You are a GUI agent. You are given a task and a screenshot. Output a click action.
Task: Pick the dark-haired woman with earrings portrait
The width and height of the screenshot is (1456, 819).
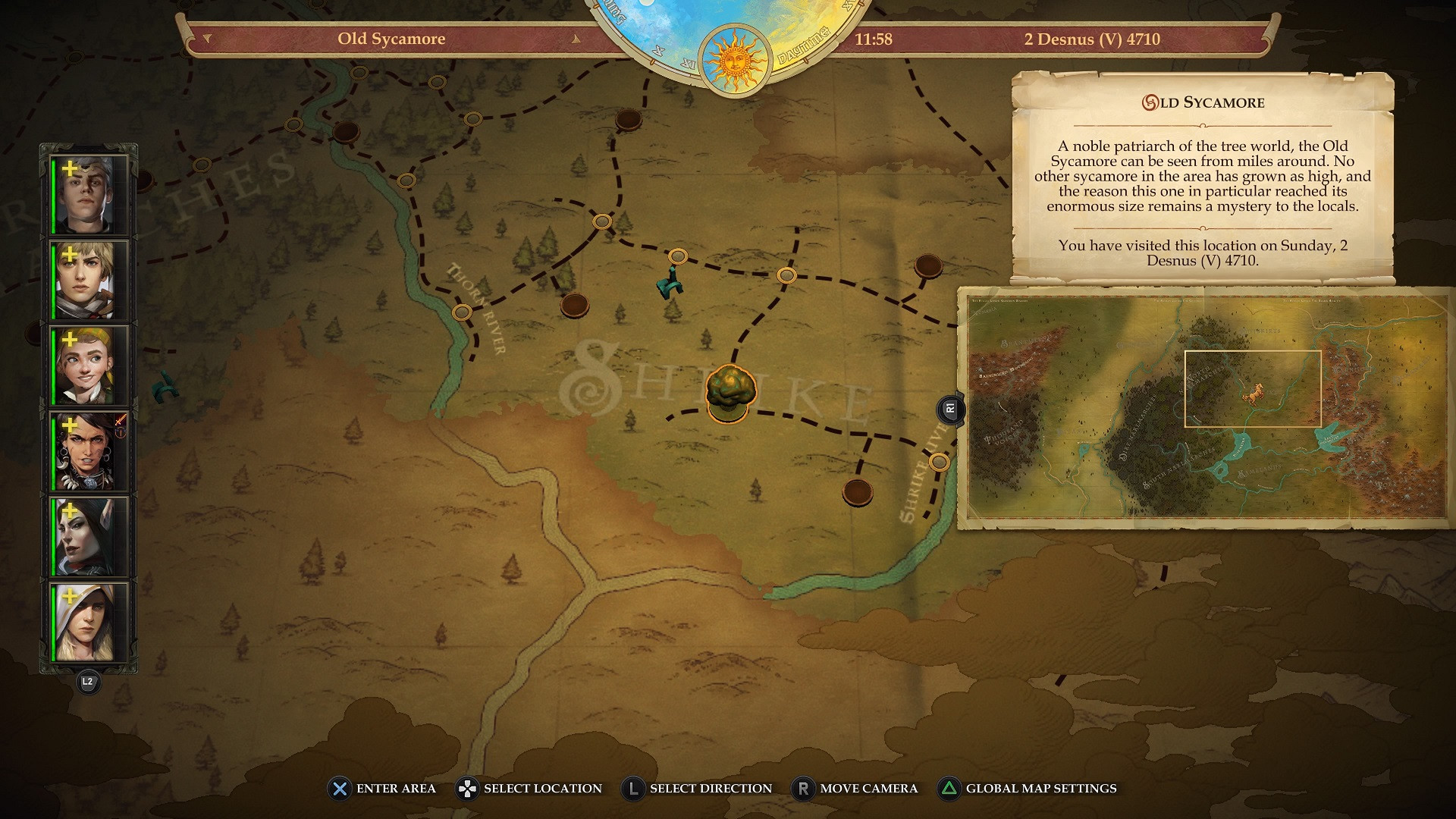point(87,452)
